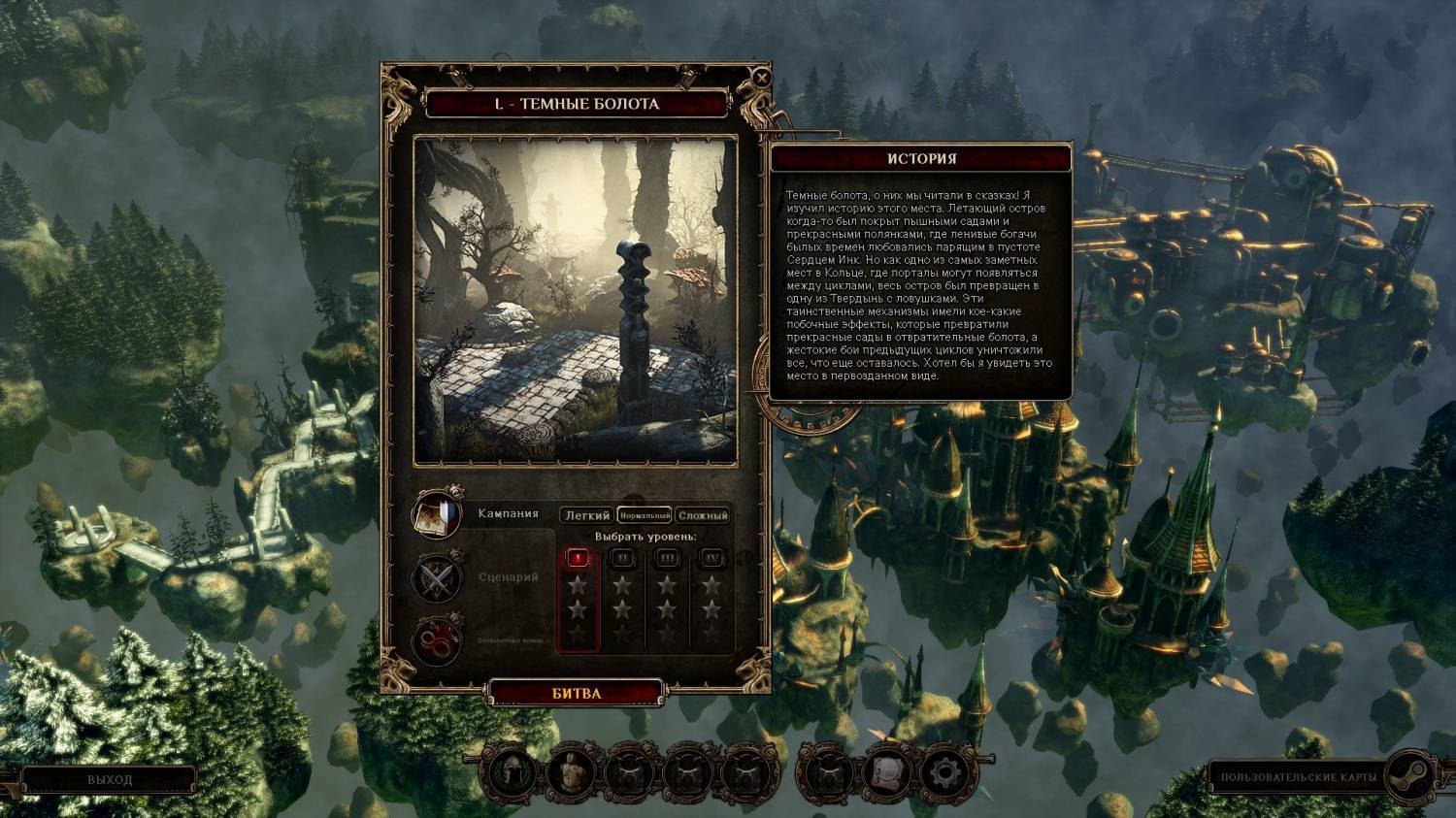This screenshot has height=818, width=1456.
Task: Open the helmet with laurel wreath icon
Action: (511, 773)
